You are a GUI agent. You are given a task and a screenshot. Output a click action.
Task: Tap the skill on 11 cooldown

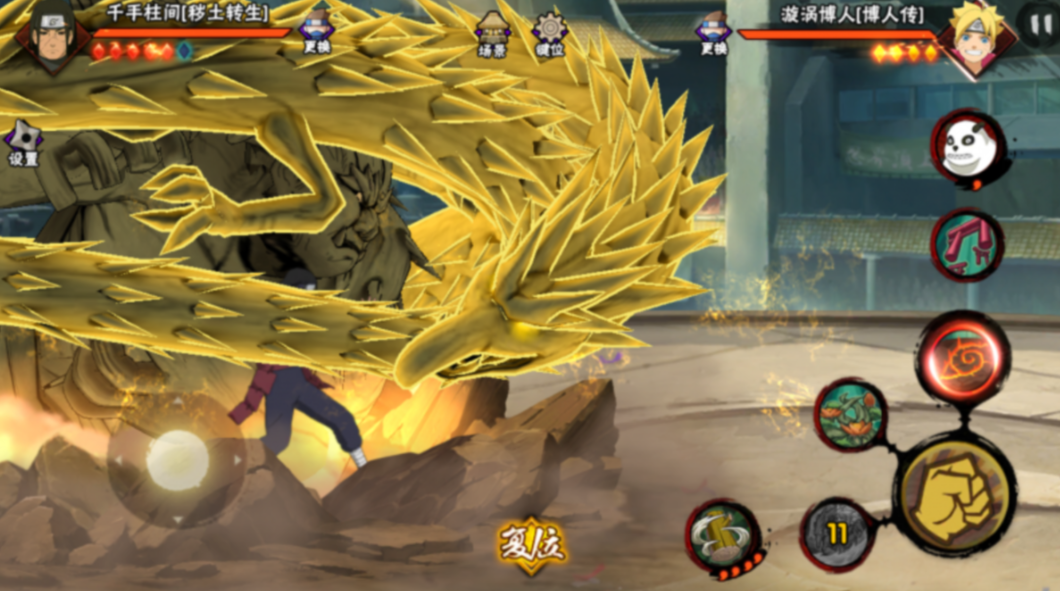[x=836, y=534]
